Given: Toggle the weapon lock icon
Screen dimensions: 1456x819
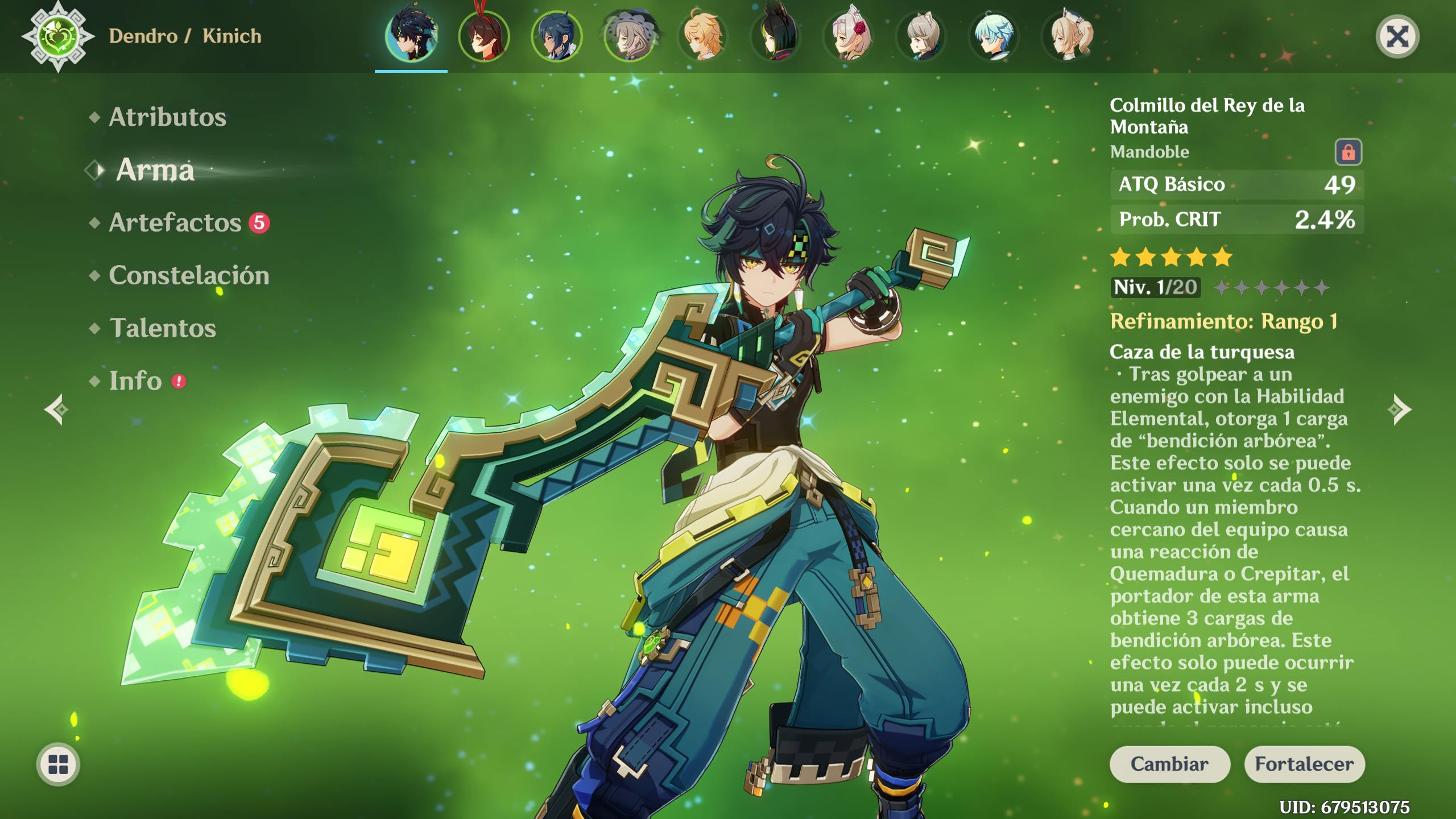Looking at the screenshot, I should [x=1348, y=152].
